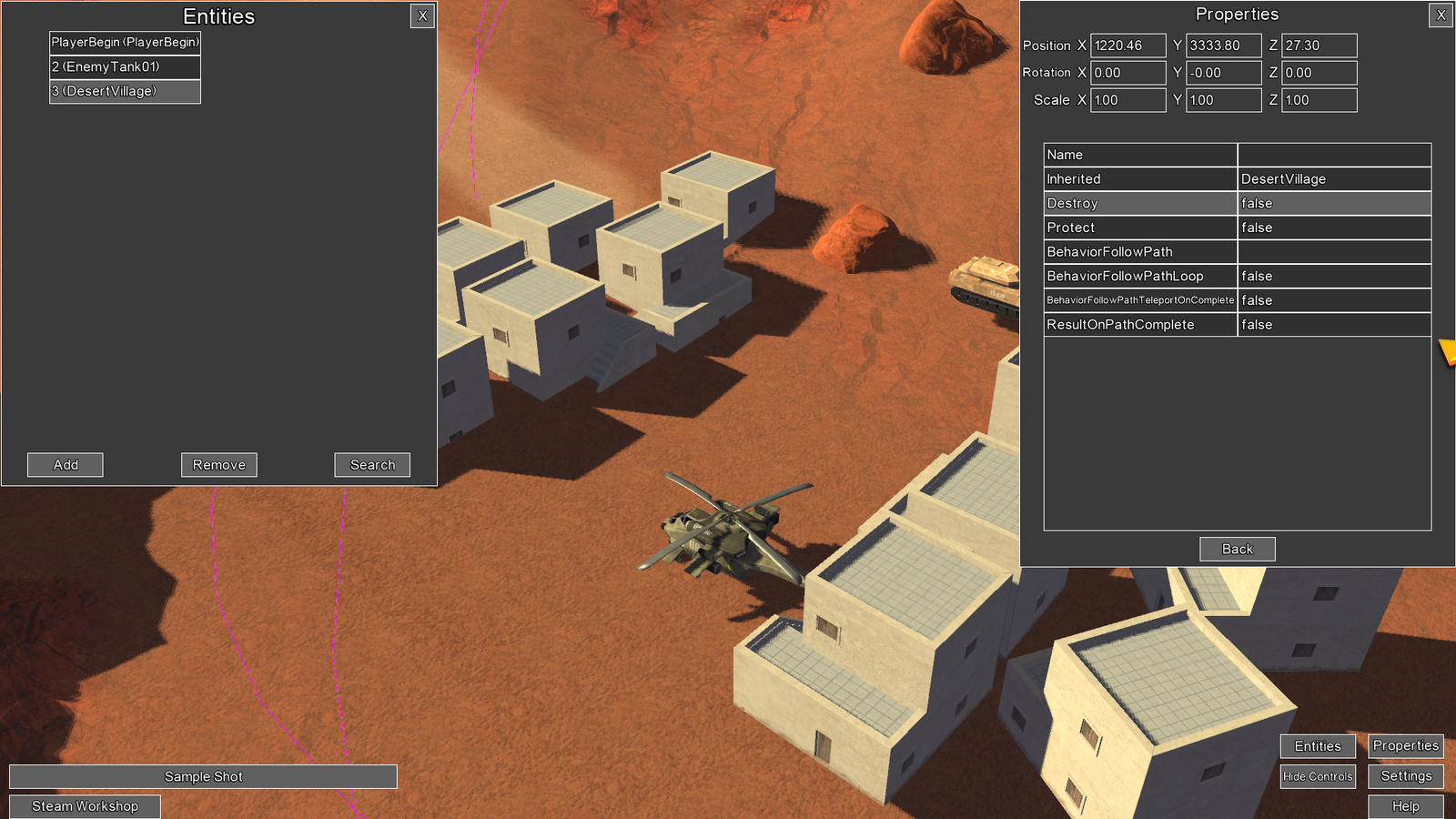Screen dimensions: 1456x819
Task: Remove the selected entity
Action: pyautogui.click(x=218, y=464)
